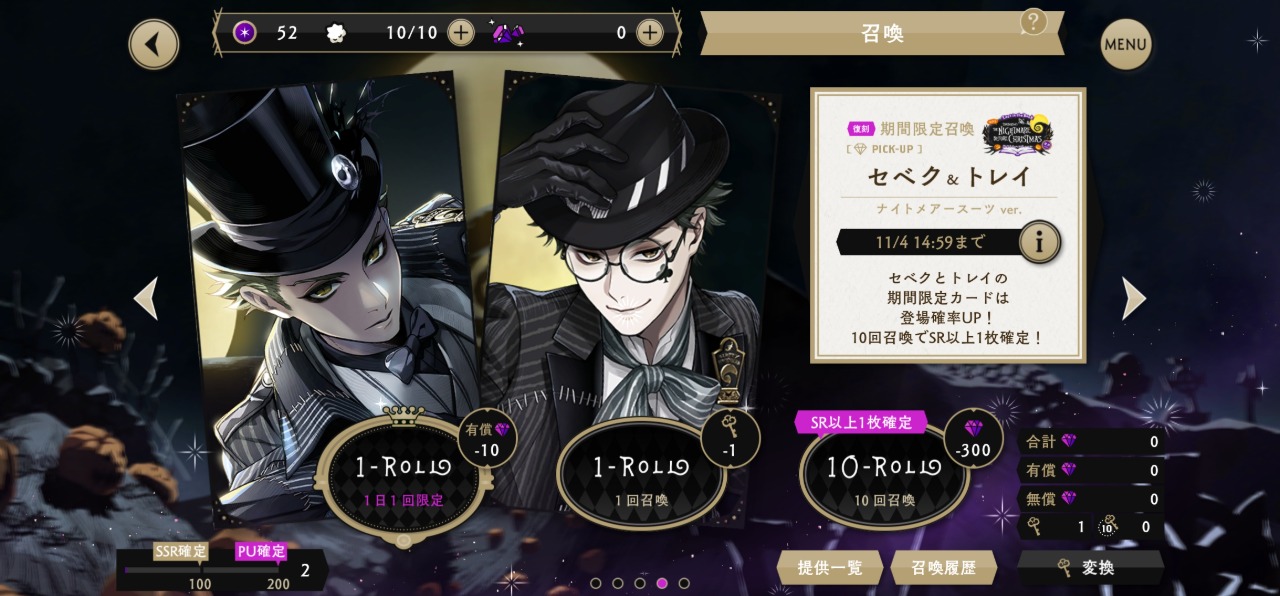Switch to the previous summon banner
This screenshot has width=1280, height=596.
point(146,298)
